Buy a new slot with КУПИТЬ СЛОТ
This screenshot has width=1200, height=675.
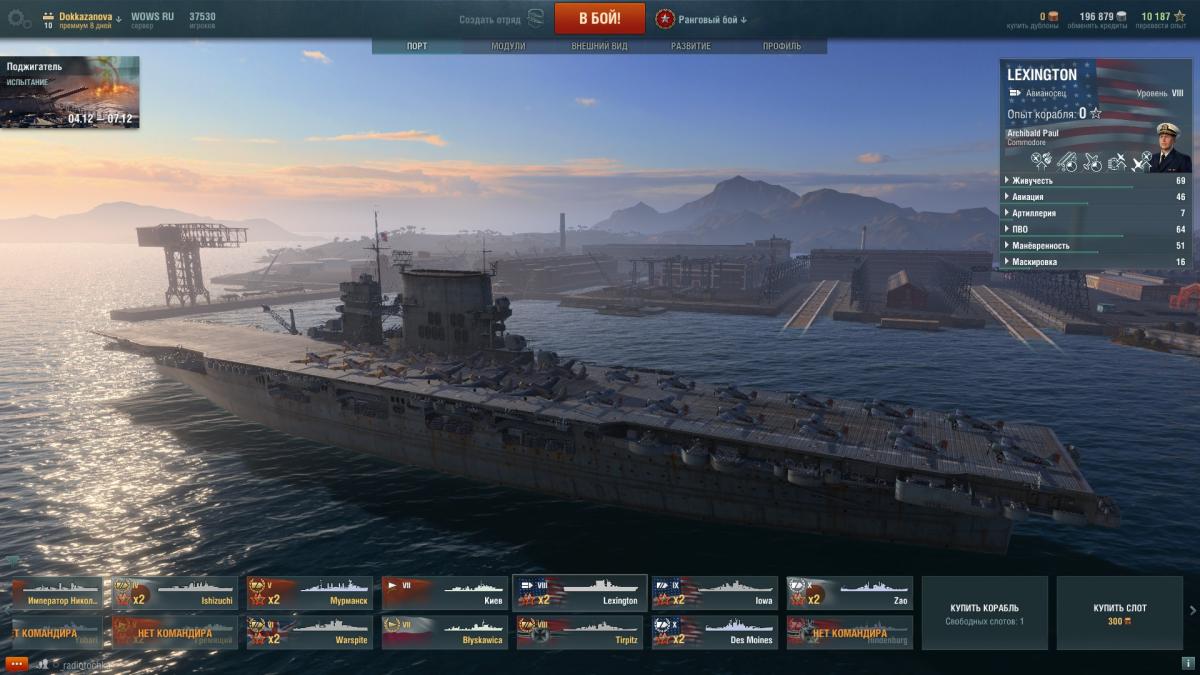point(1119,613)
